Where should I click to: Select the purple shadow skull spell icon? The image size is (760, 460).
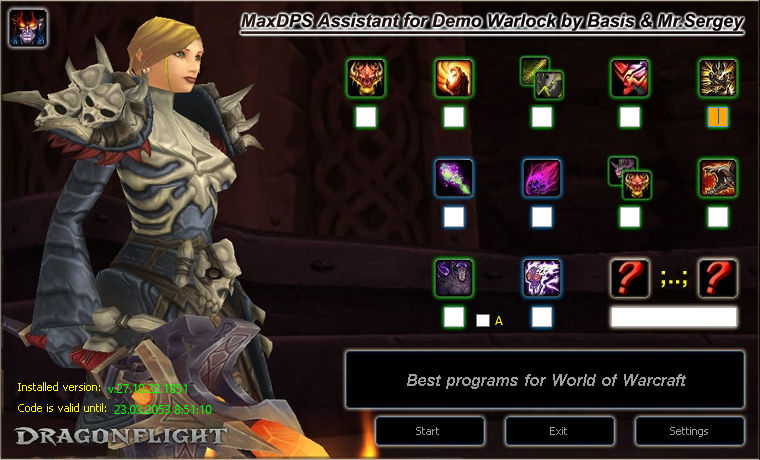[x=542, y=177]
